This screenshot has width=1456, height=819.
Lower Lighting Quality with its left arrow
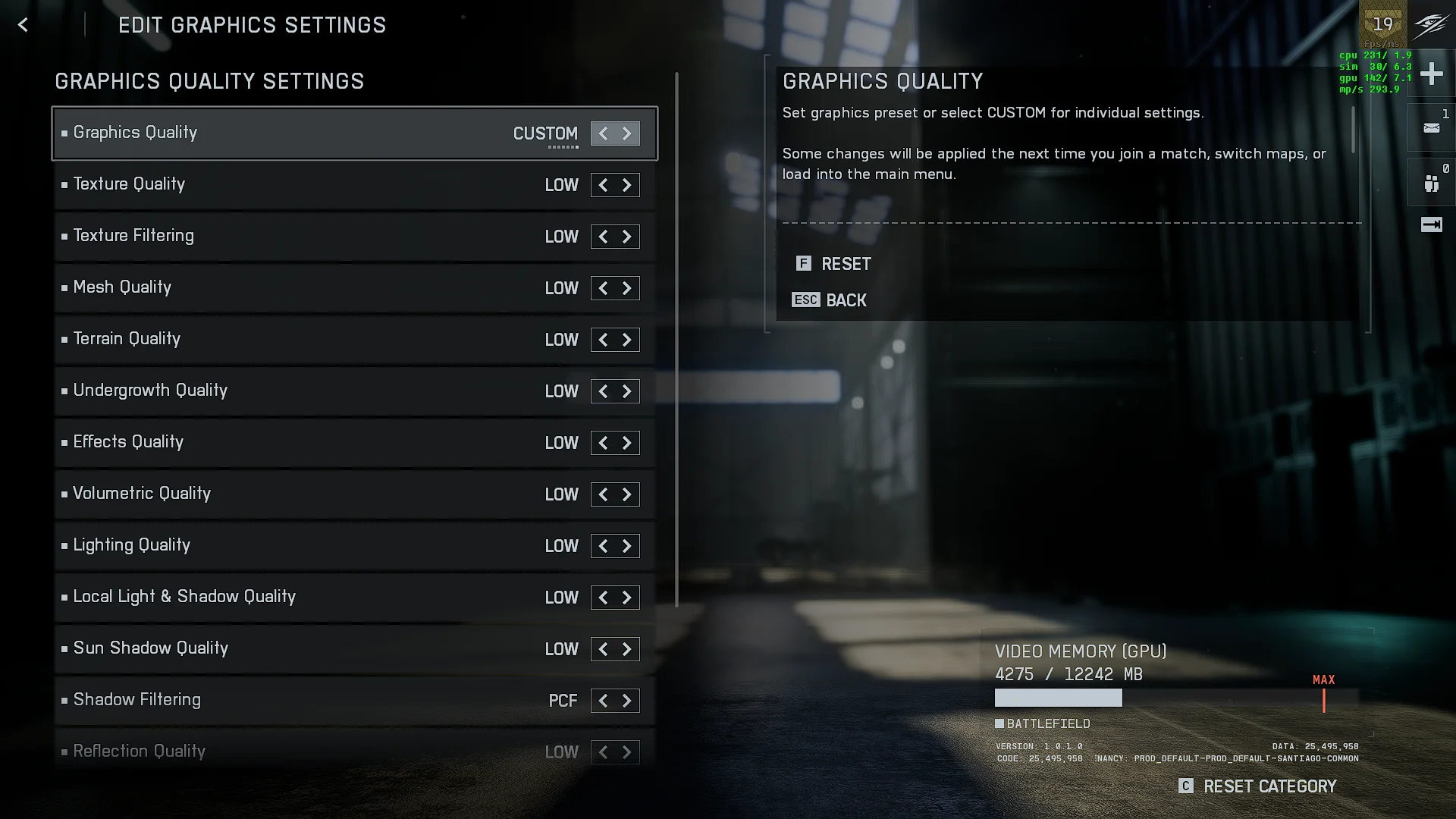pos(603,546)
